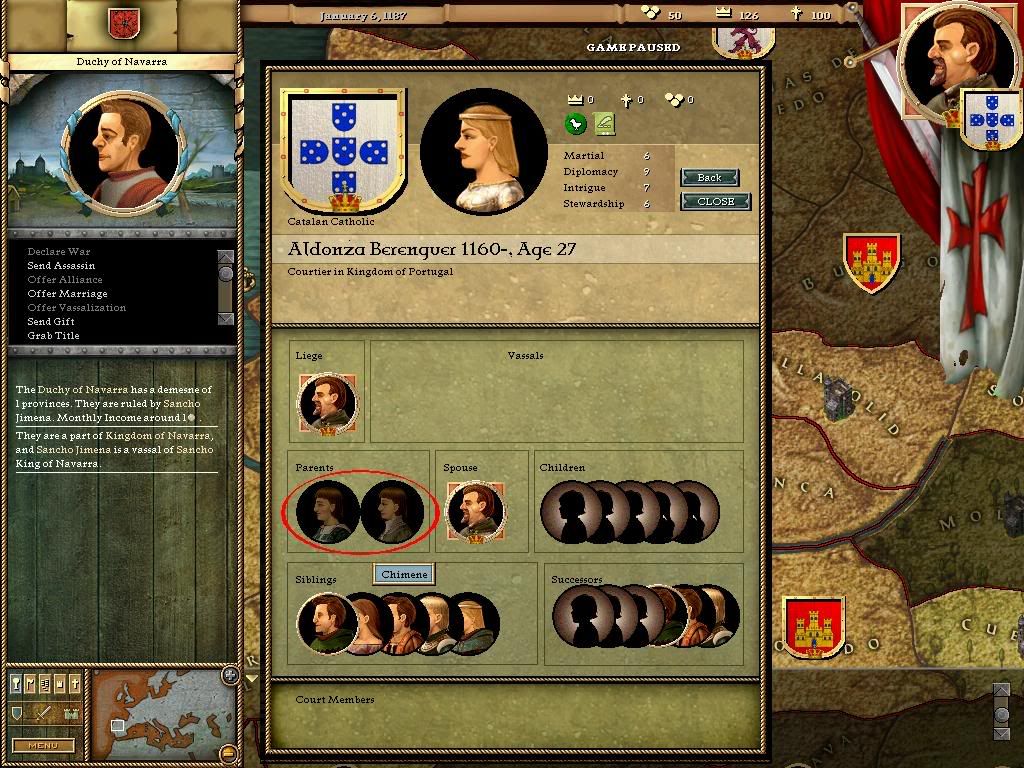Zoom in the minimap with the plus button

pyautogui.click(x=229, y=675)
